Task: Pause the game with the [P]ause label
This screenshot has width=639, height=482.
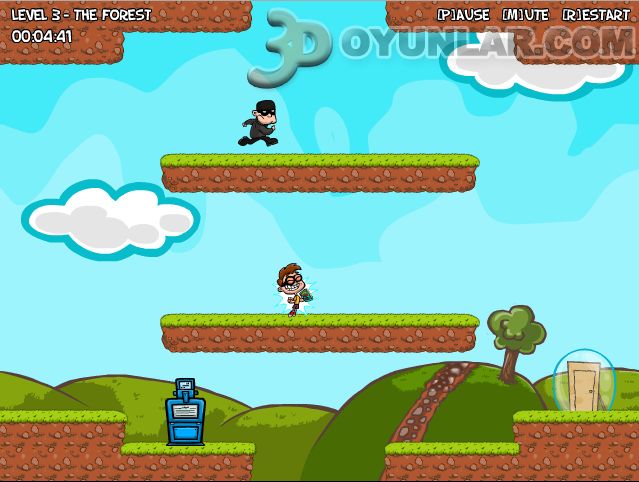Action: click(464, 15)
